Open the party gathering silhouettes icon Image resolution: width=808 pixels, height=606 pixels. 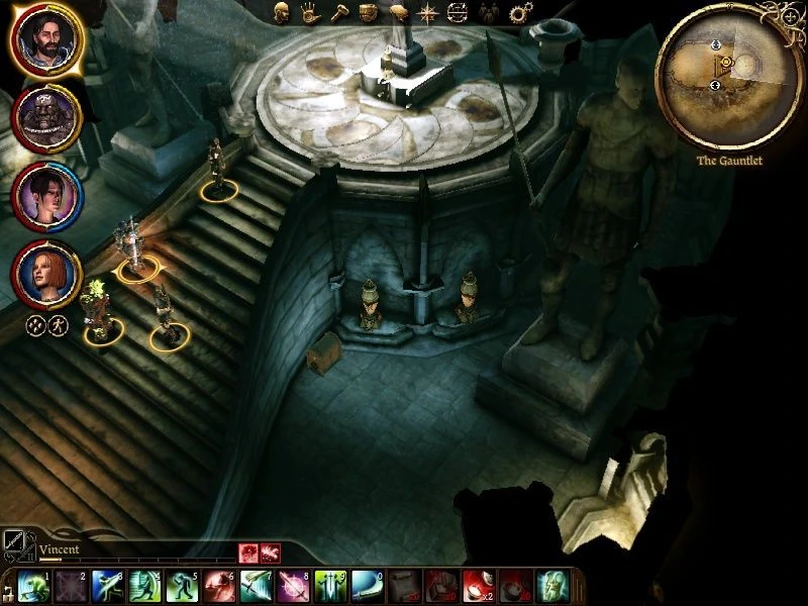488,13
